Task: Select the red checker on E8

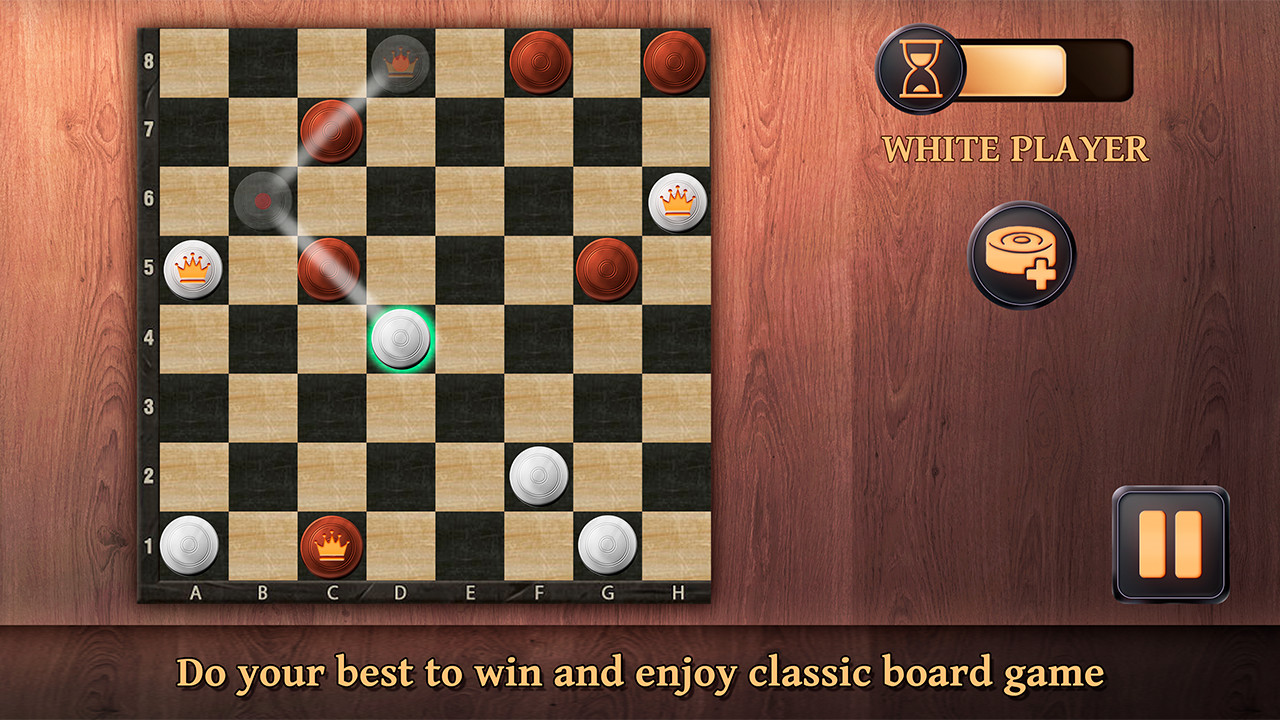Action: pos(539,62)
